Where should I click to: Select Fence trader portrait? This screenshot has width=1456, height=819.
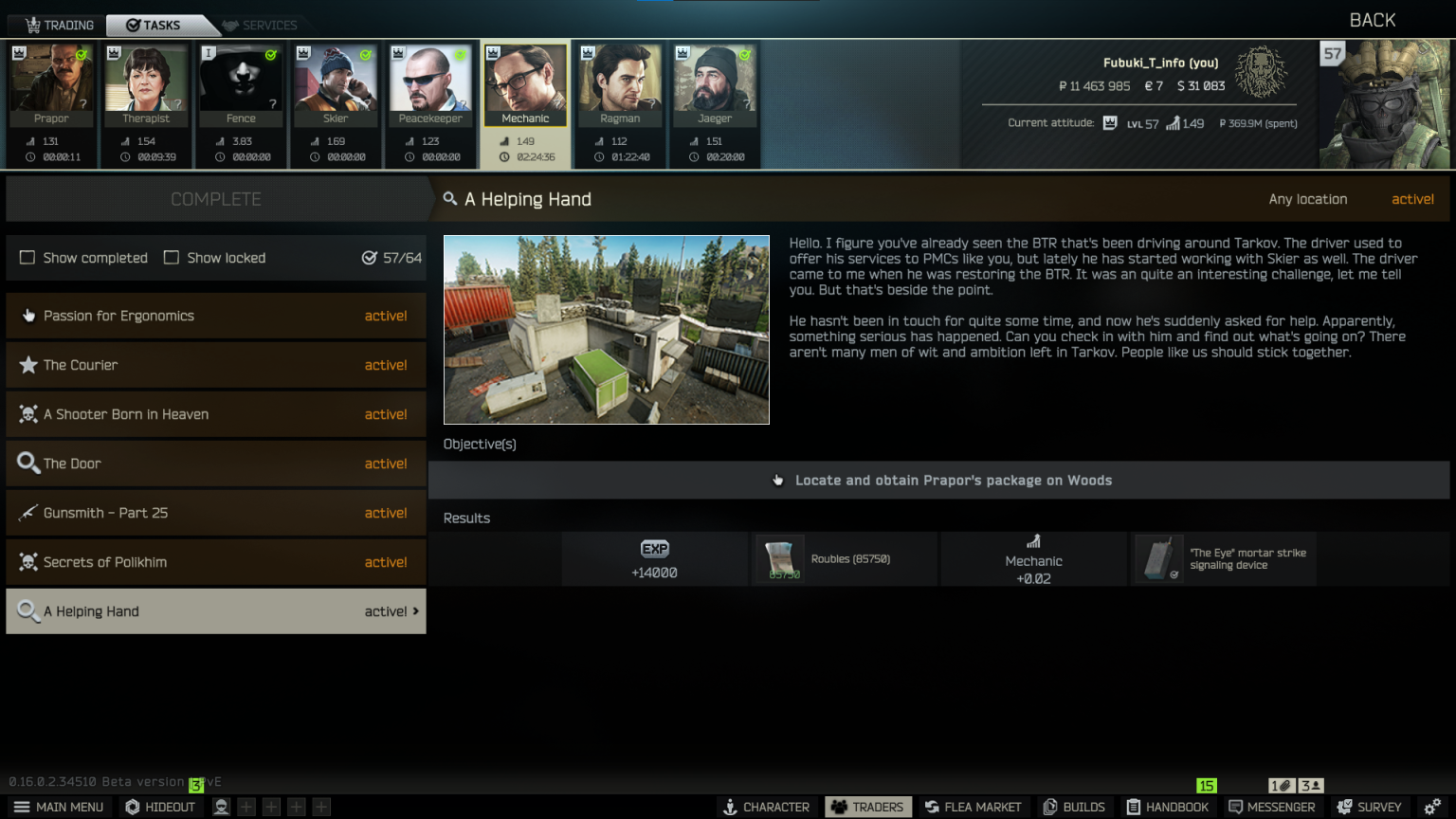click(241, 85)
